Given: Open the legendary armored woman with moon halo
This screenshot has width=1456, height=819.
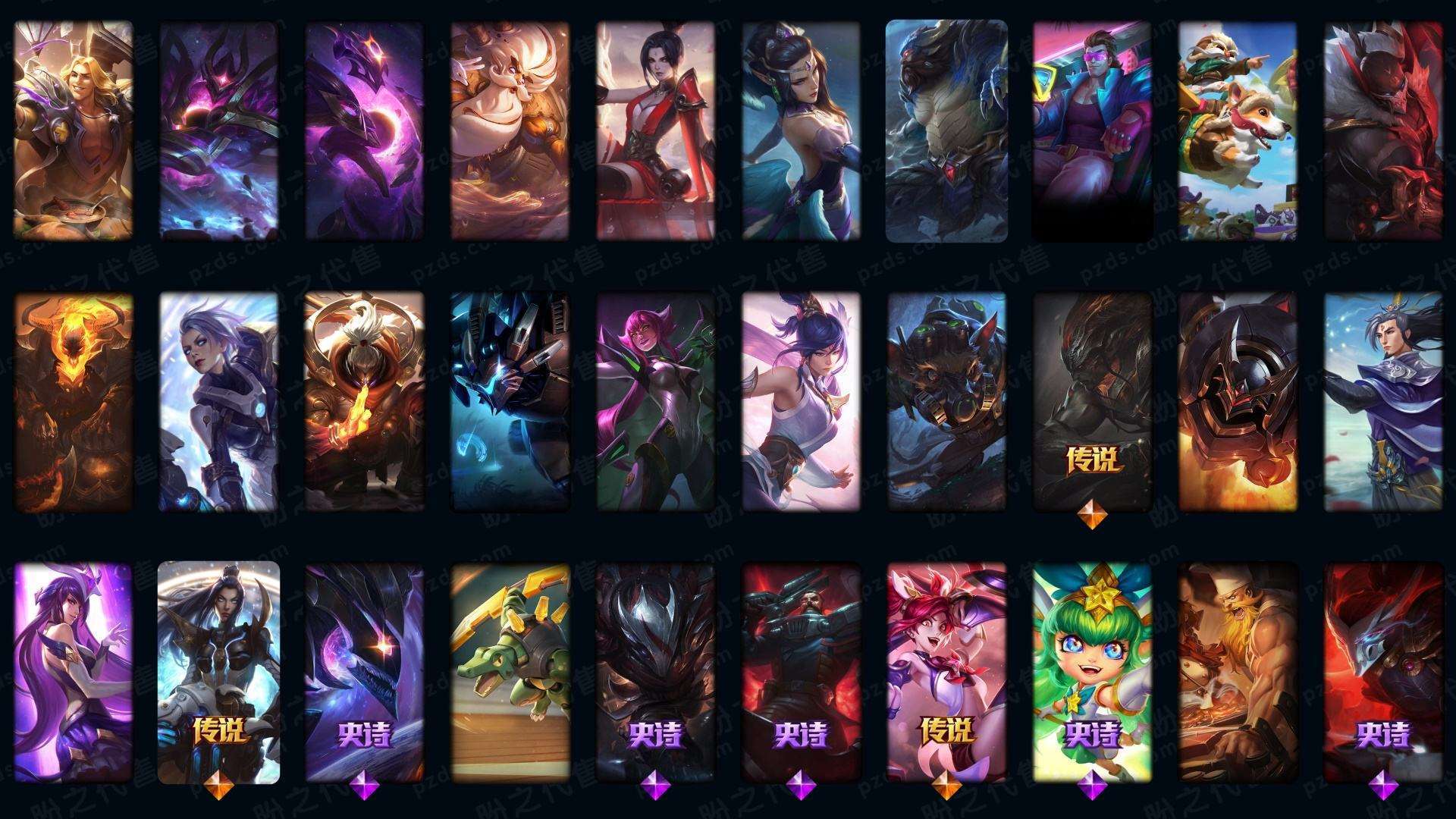Looking at the screenshot, I should [218, 672].
